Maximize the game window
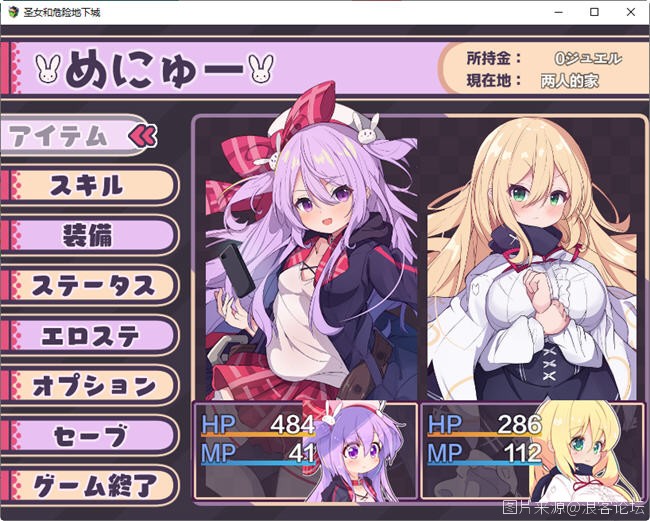Screen dimensions: 650x521 (594, 12)
